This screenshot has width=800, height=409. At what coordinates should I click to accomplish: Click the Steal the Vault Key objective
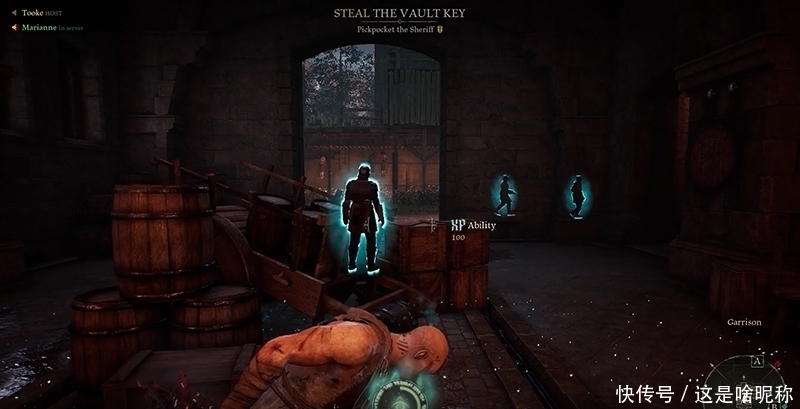point(399,13)
